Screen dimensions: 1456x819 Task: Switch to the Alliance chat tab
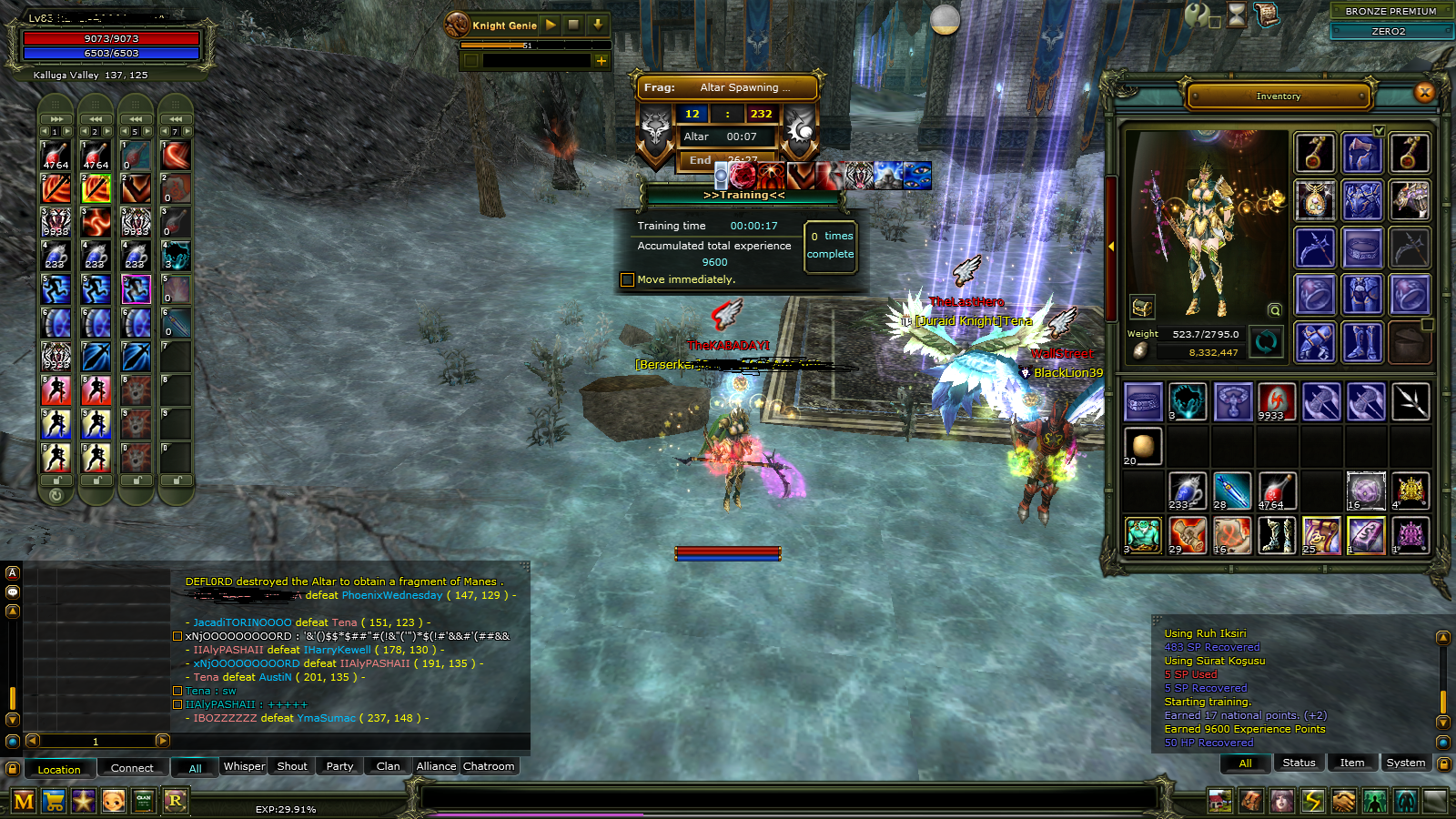pos(436,766)
